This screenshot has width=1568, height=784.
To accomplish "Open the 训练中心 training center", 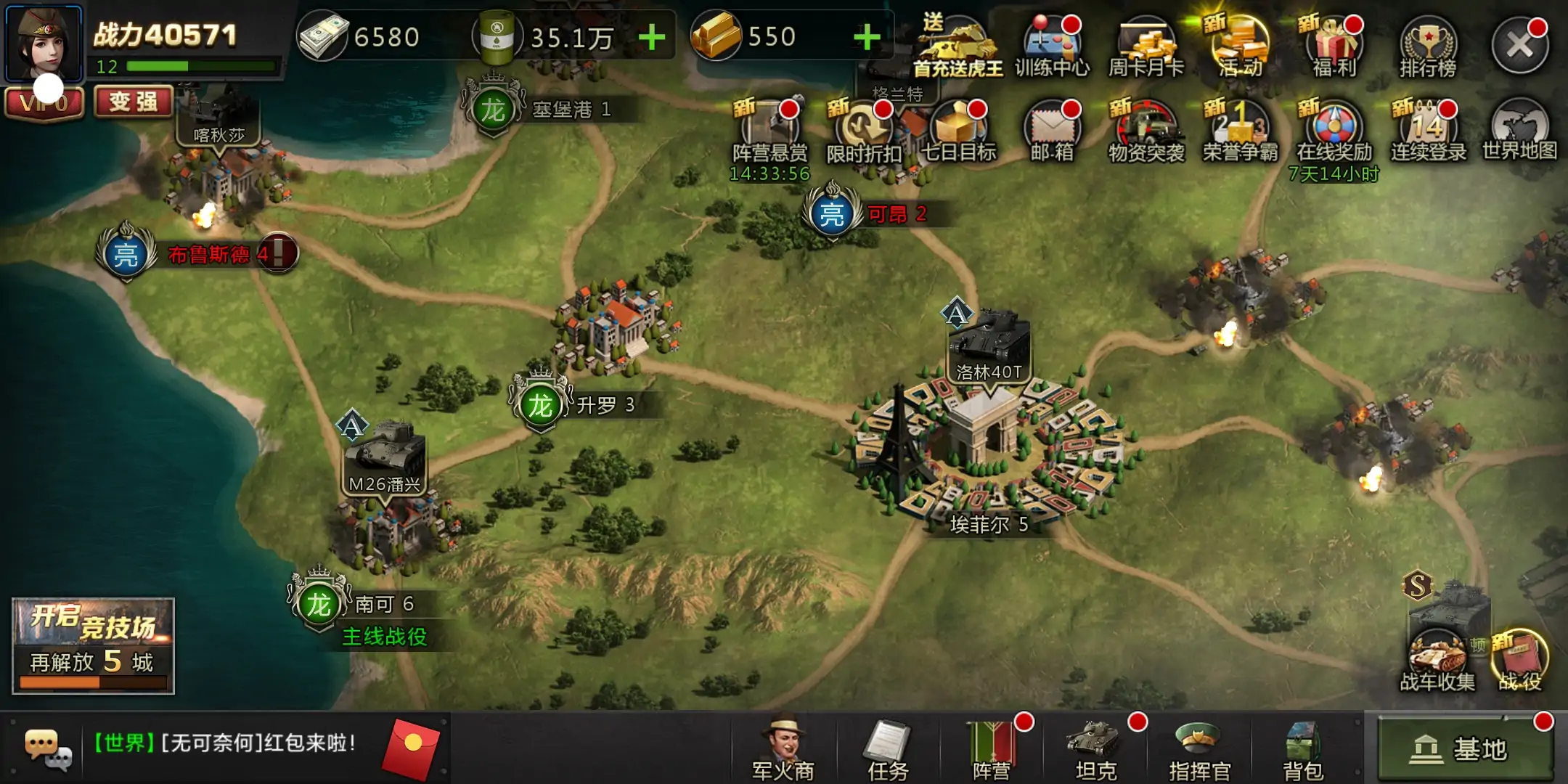I will coord(1052,46).
